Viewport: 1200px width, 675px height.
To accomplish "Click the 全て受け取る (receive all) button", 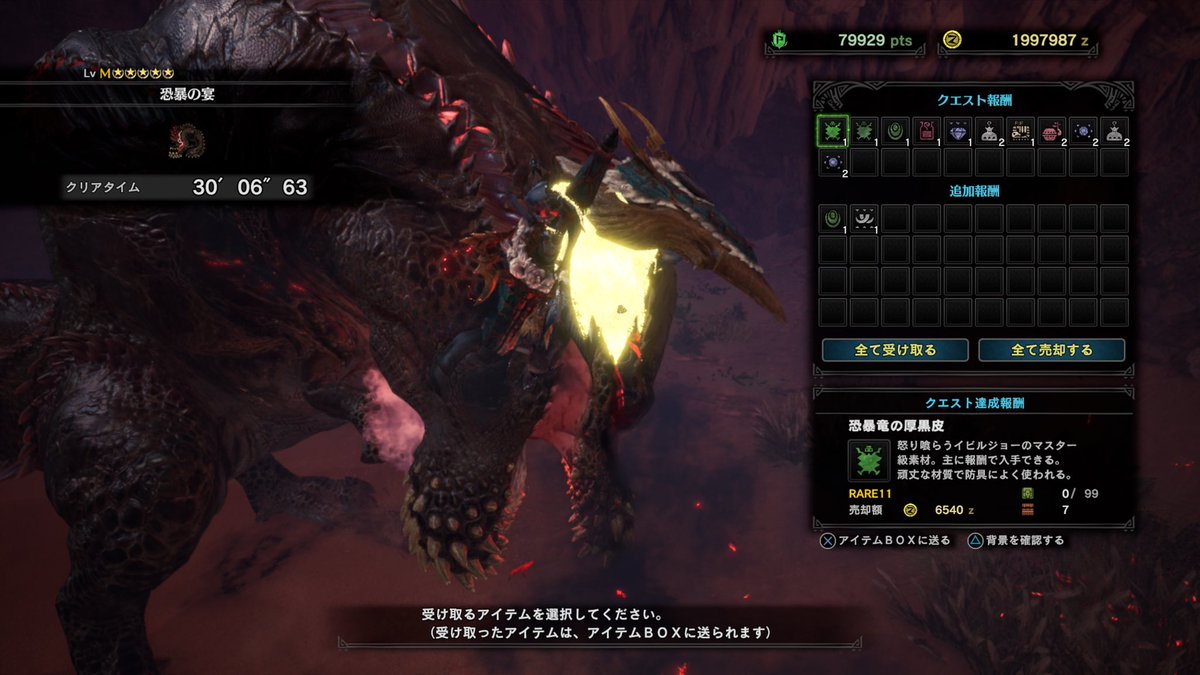I will click(895, 350).
